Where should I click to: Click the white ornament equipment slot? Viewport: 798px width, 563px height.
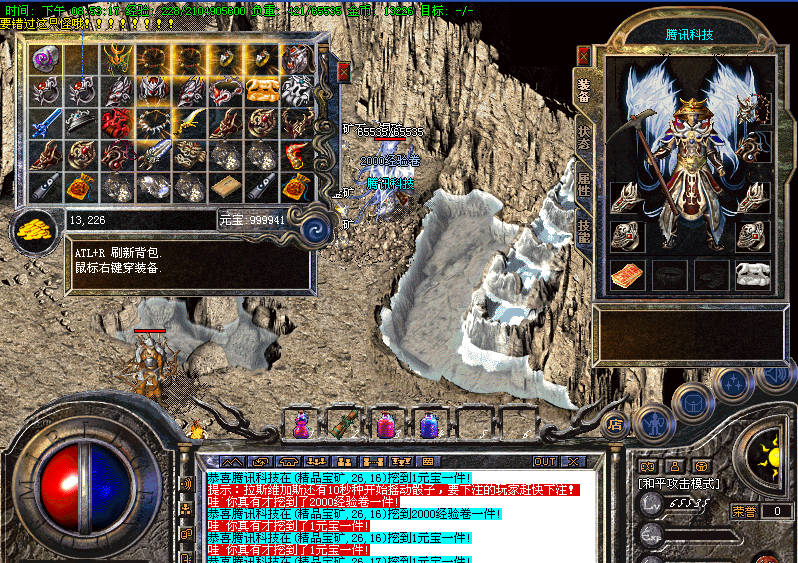pyautogui.click(x=753, y=275)
